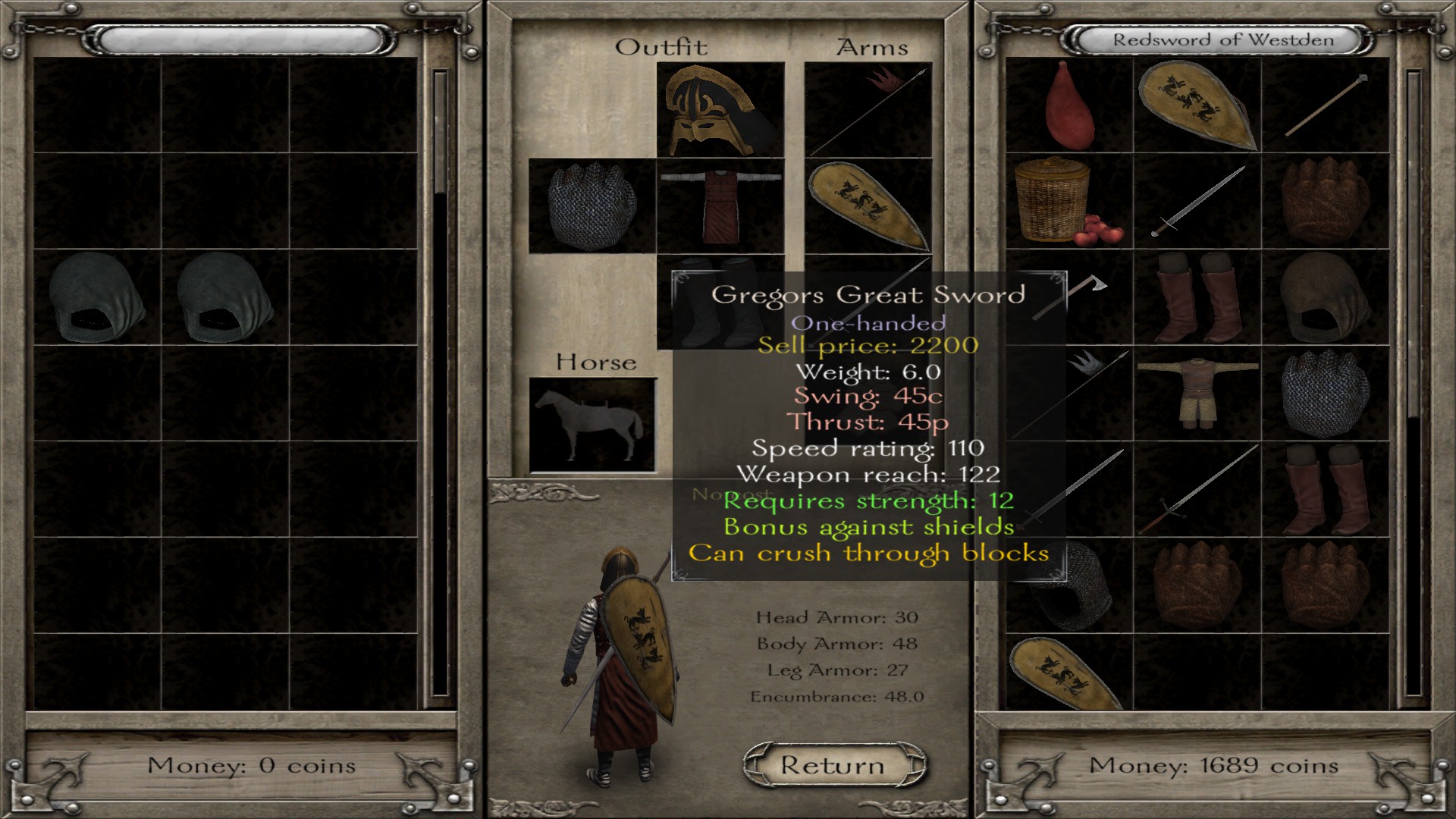Choose the wooden staff in Redsword's inventory
Screen dimensions: 1456x819
tap(1325, 105)
